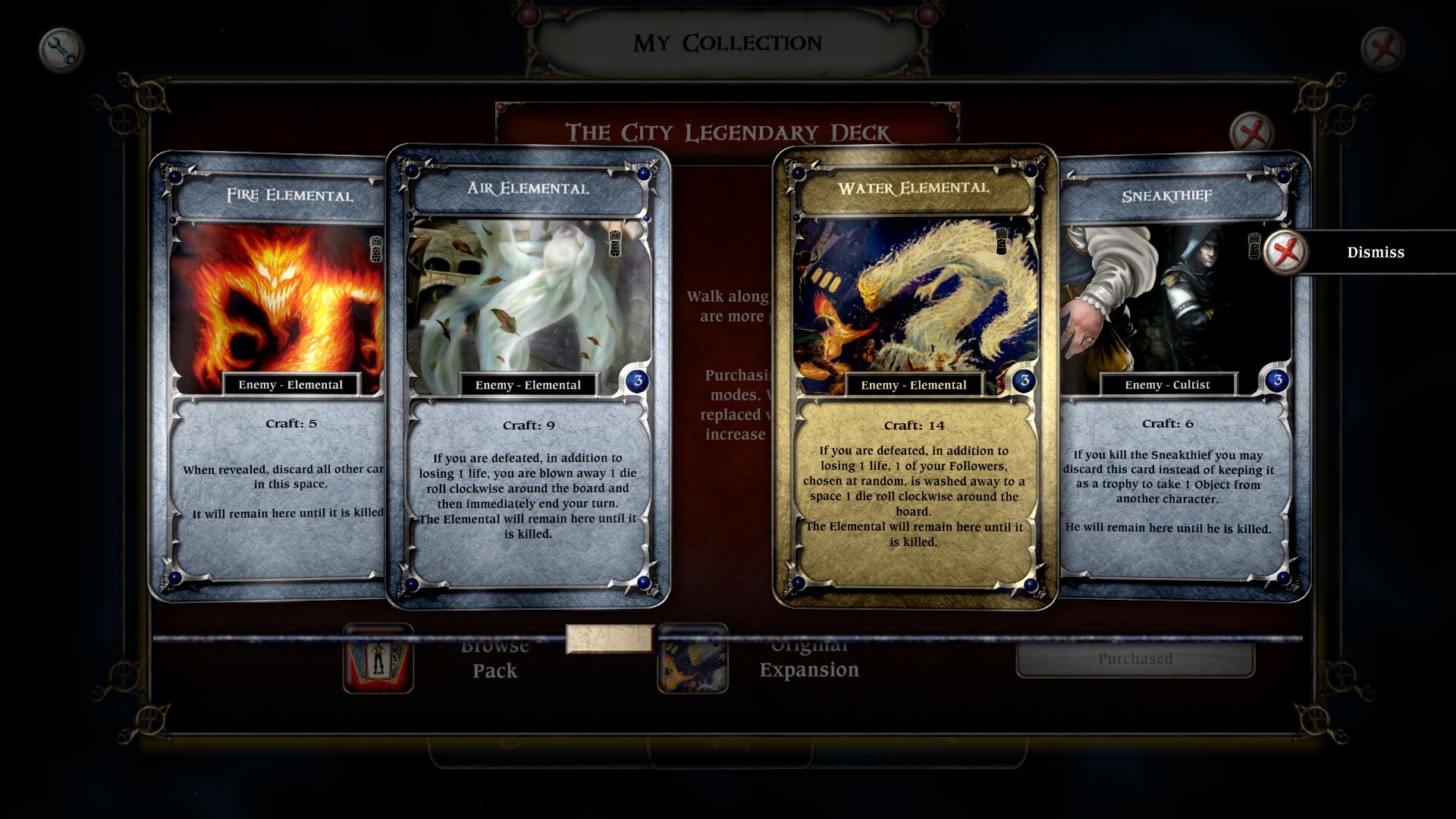The image size is (1456, 819).
Task: Click the Purchased button
Action: (x=1132, y=659)
